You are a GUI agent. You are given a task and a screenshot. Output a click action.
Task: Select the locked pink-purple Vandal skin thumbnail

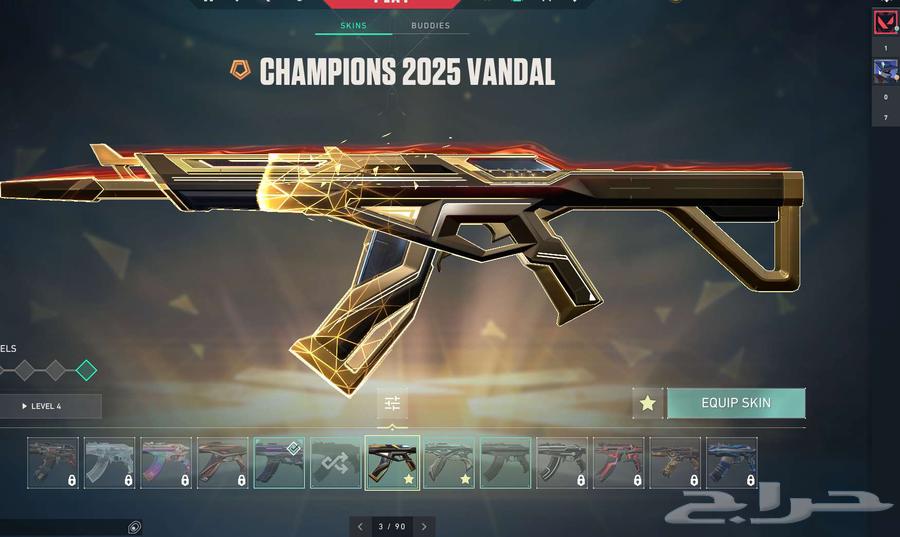[x=166, y=463]
